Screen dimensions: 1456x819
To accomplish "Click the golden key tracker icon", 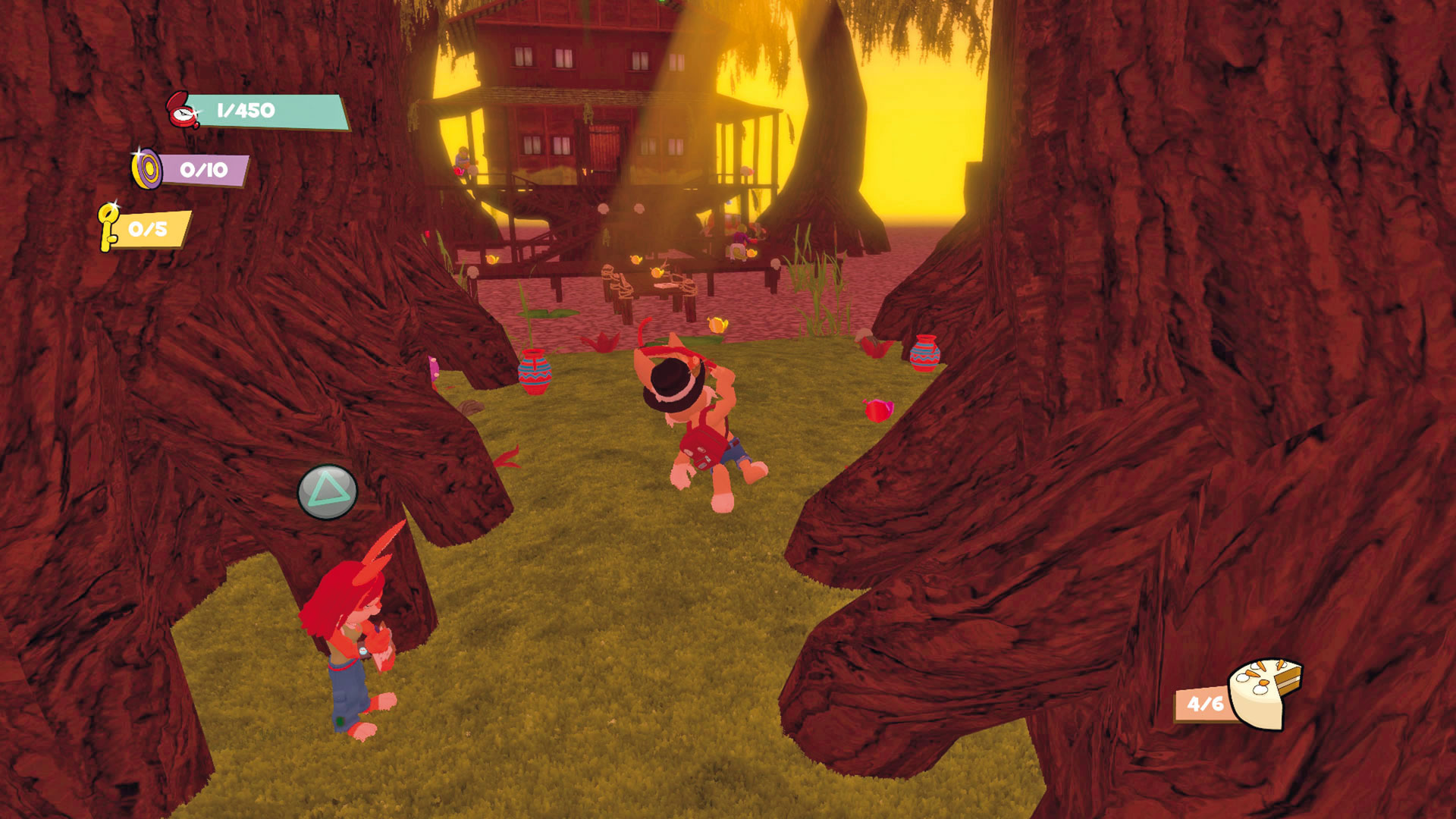I will point(108,226).
